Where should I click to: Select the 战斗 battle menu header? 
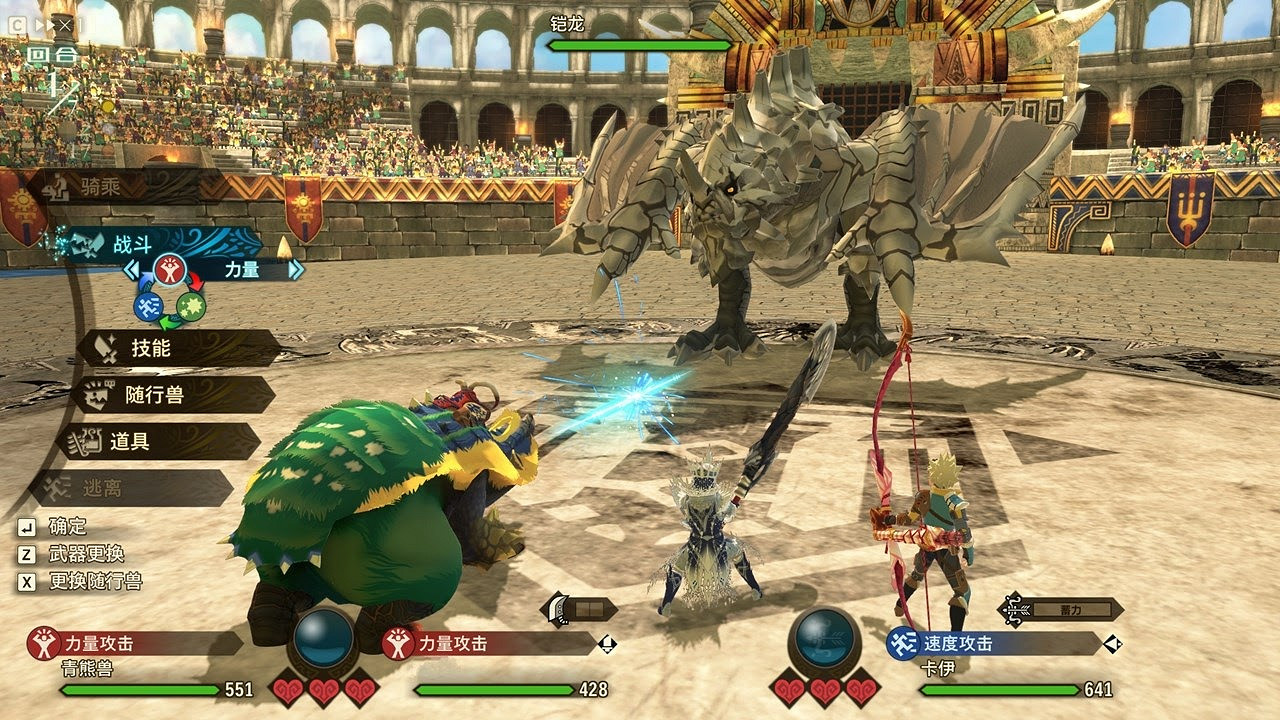click(x=133, y=245)
